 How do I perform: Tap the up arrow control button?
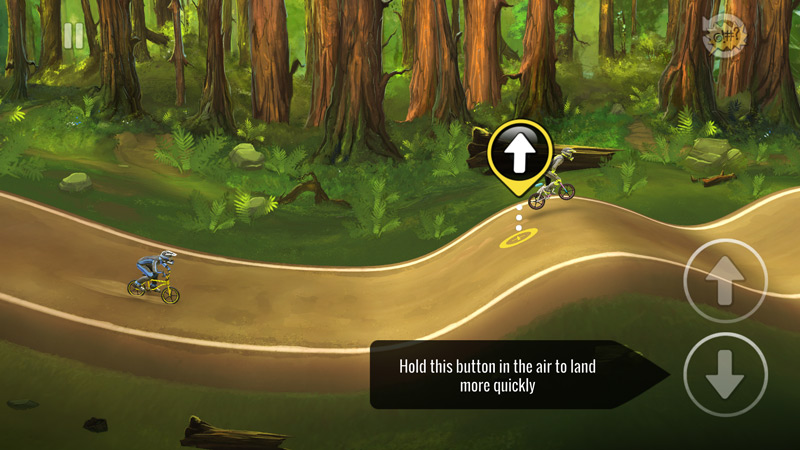point(725,281)
